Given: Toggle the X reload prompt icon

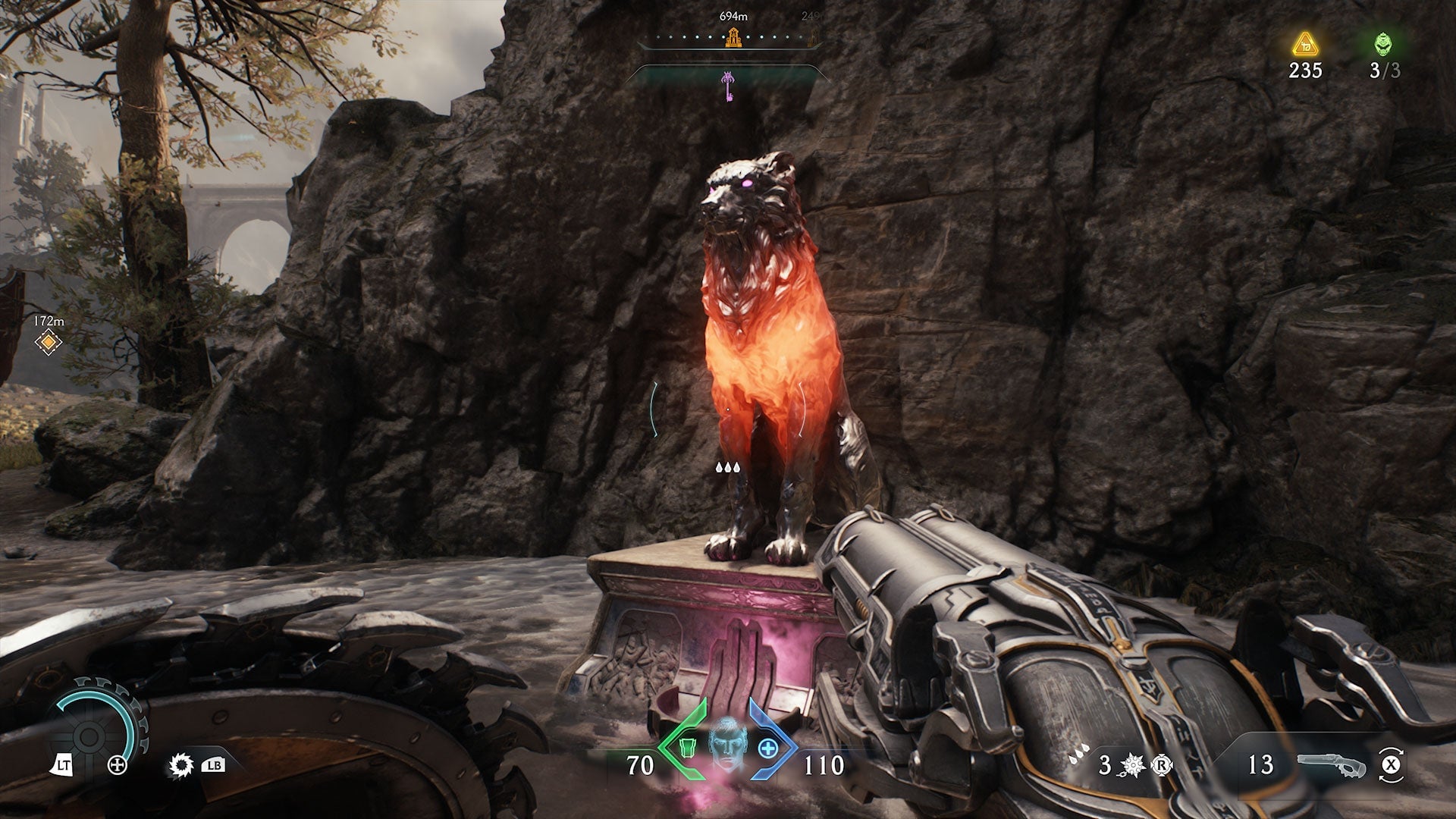Looking at the screenshot, I should click(x=1392, y=766).
